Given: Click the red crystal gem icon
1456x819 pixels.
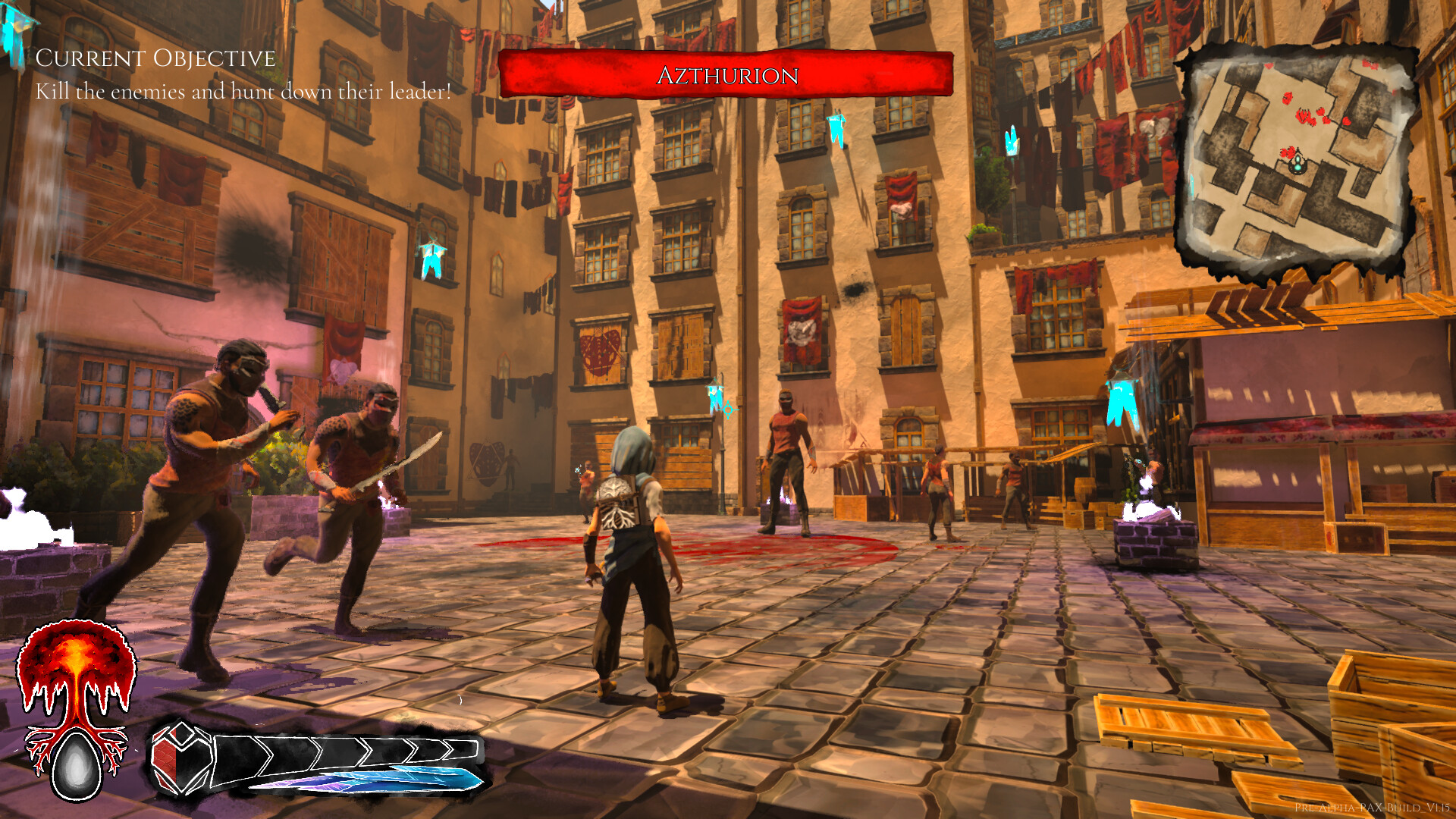Looking at the screenshot, I should click(179, 757).
